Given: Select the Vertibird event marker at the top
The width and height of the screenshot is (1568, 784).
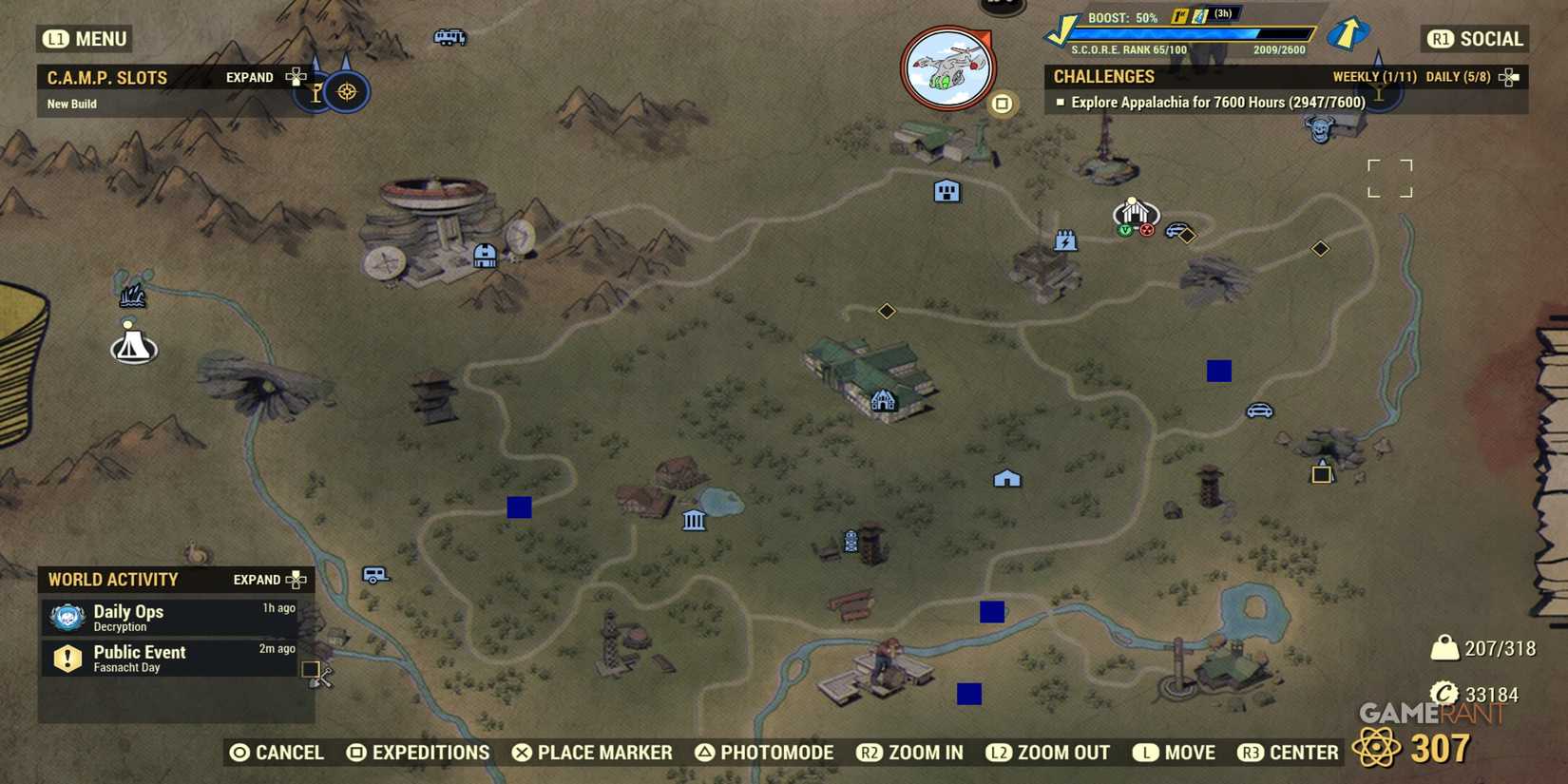Looking at the screenshot, I should (x=947, y=67).
